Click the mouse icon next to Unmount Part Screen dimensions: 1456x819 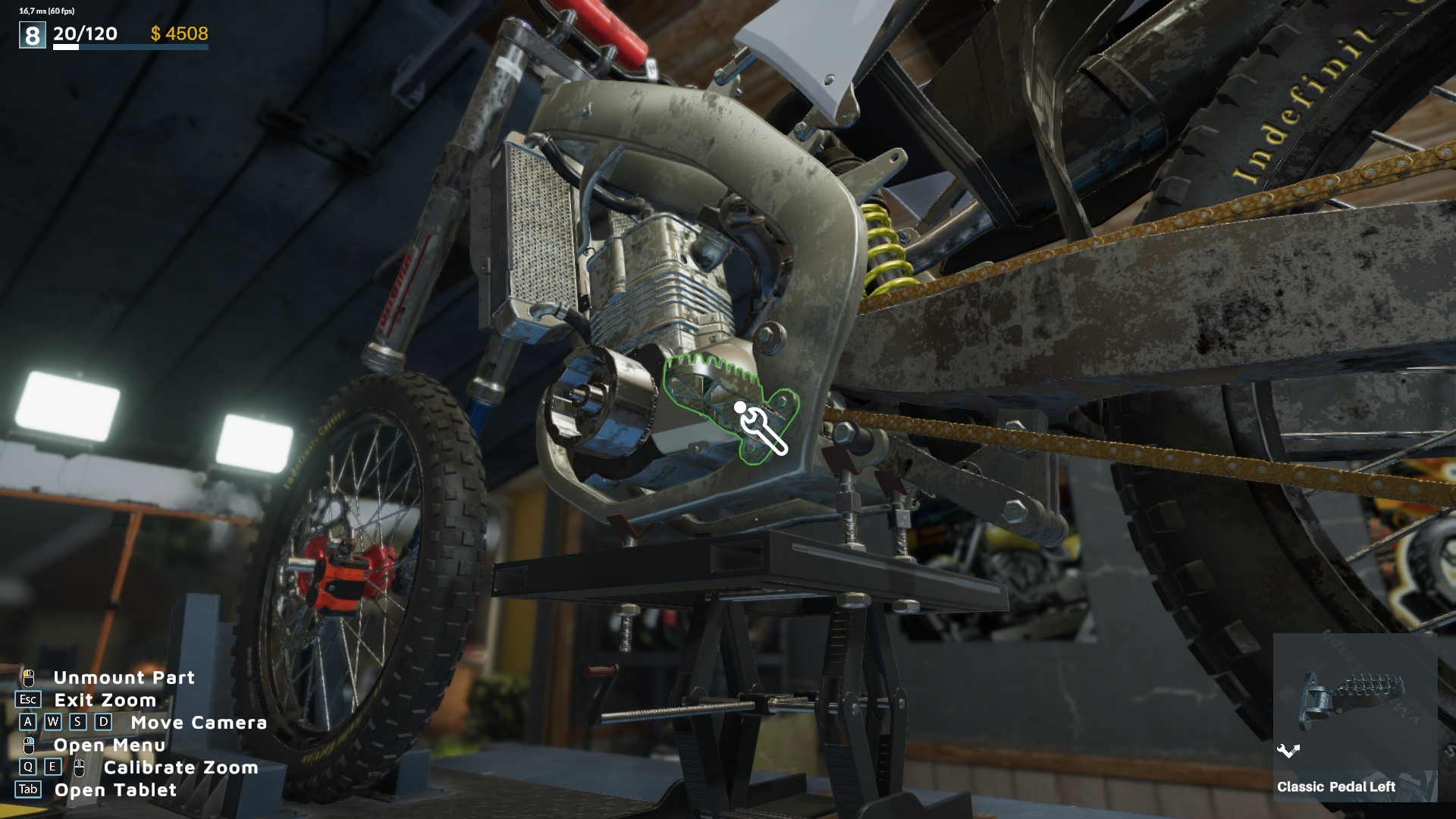pos(29,679)
